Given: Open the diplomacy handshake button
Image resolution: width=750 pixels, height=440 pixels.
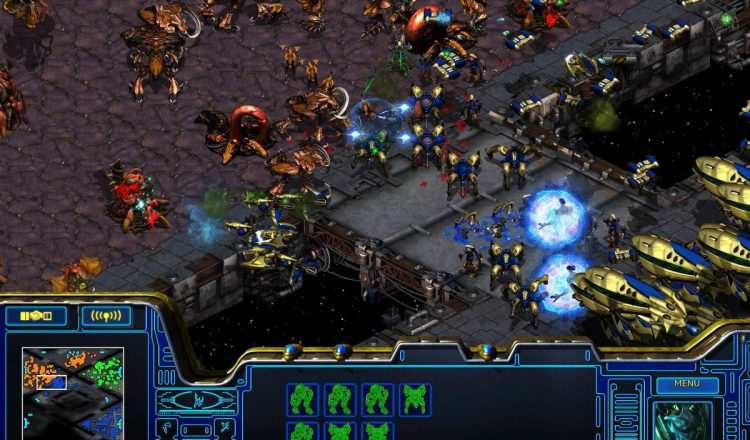Looking at the screenshot, I should point(35,316).
